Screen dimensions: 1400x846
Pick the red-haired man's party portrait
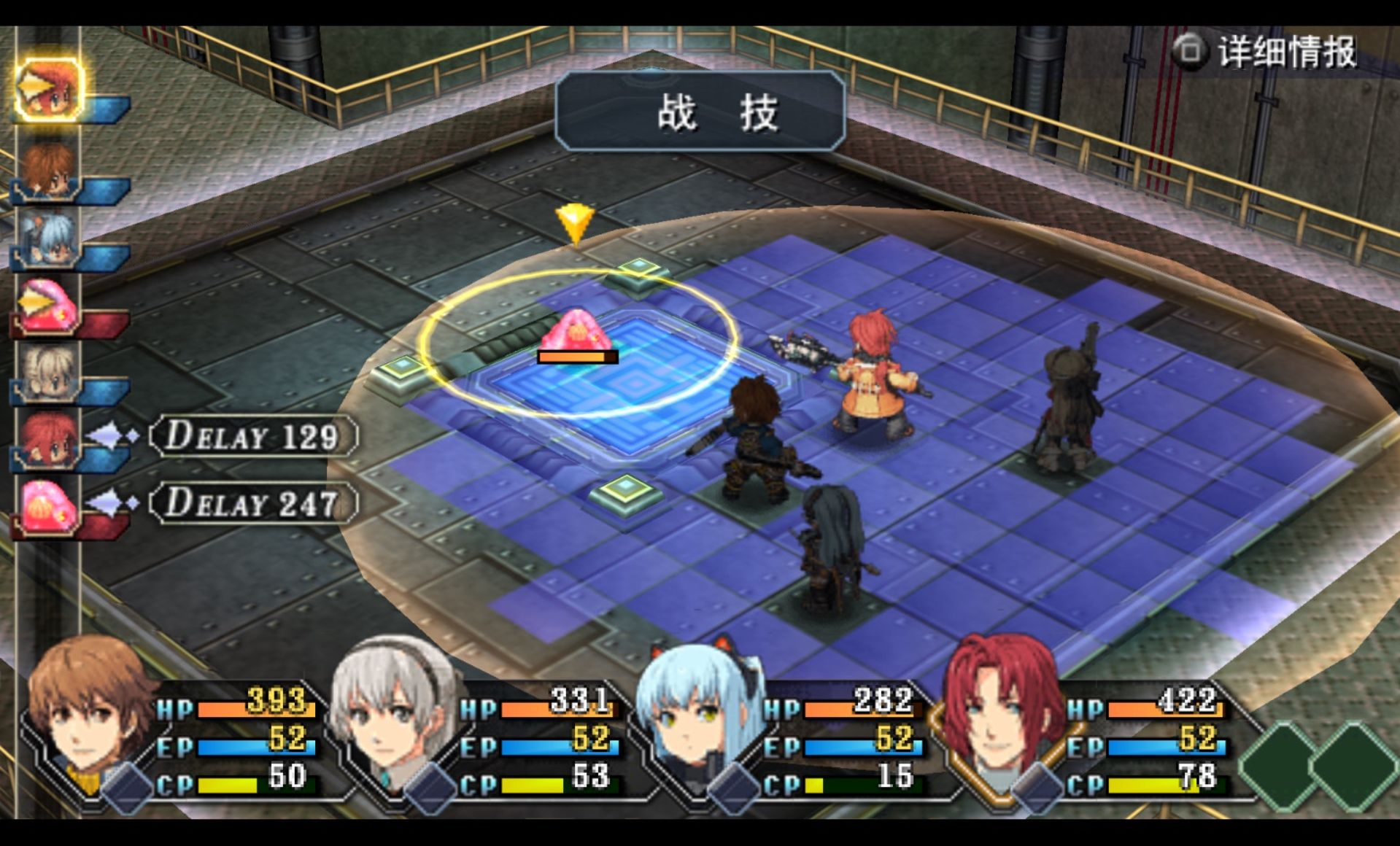click(x=1000, y=711)
